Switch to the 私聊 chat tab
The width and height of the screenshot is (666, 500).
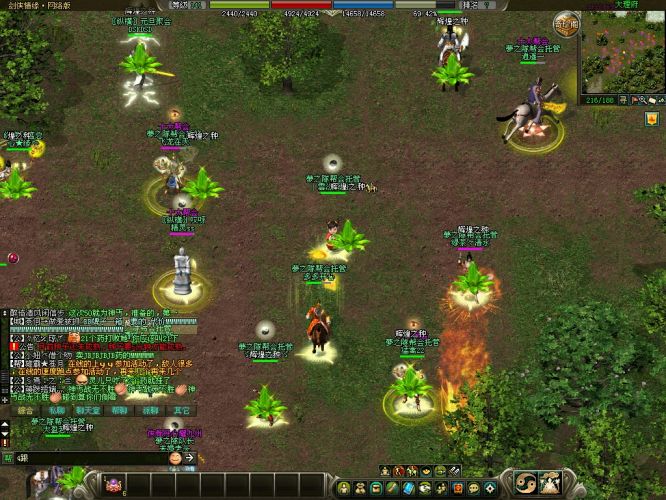click(x=57, y=409)
